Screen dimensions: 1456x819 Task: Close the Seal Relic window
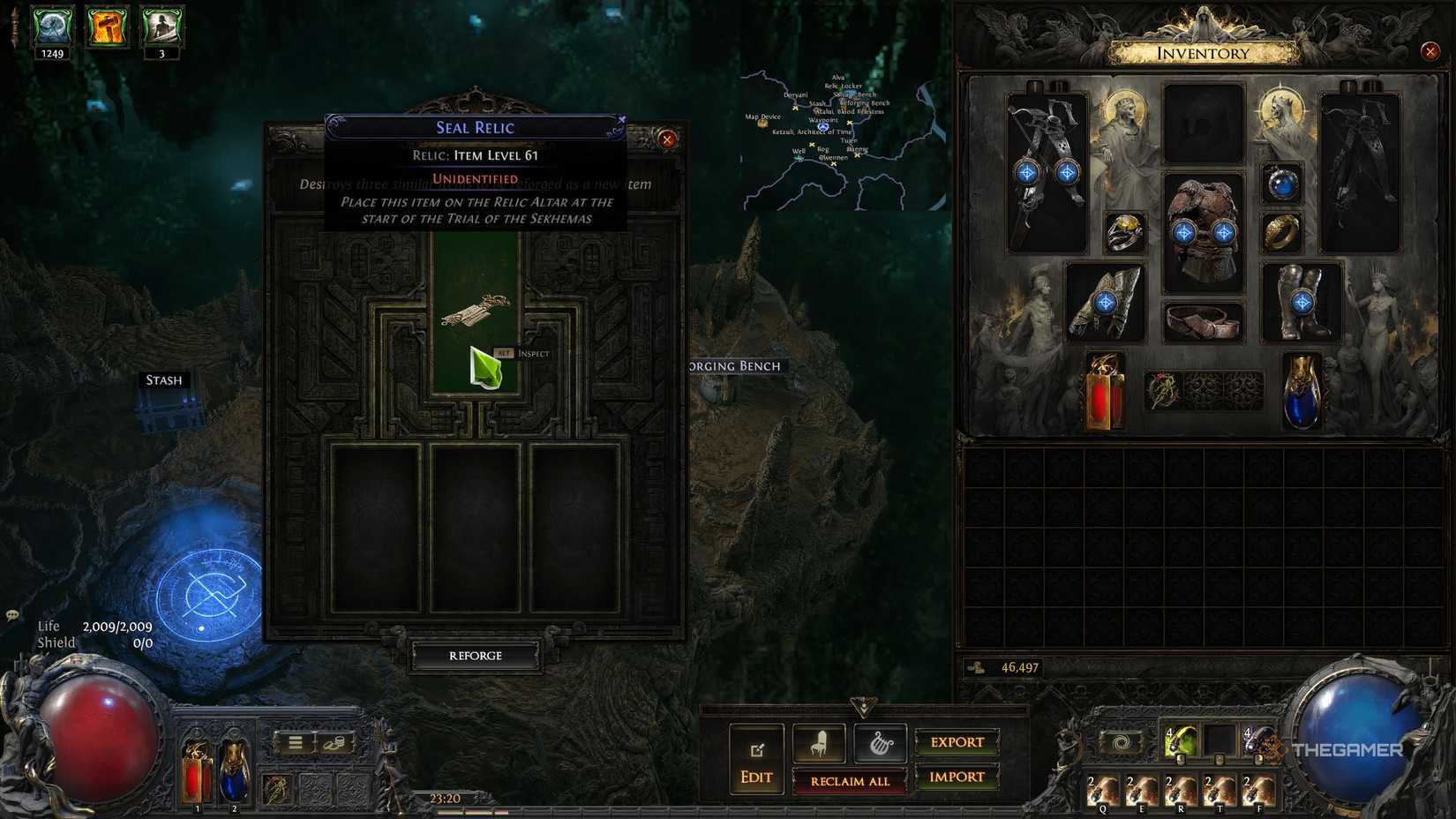667,139
